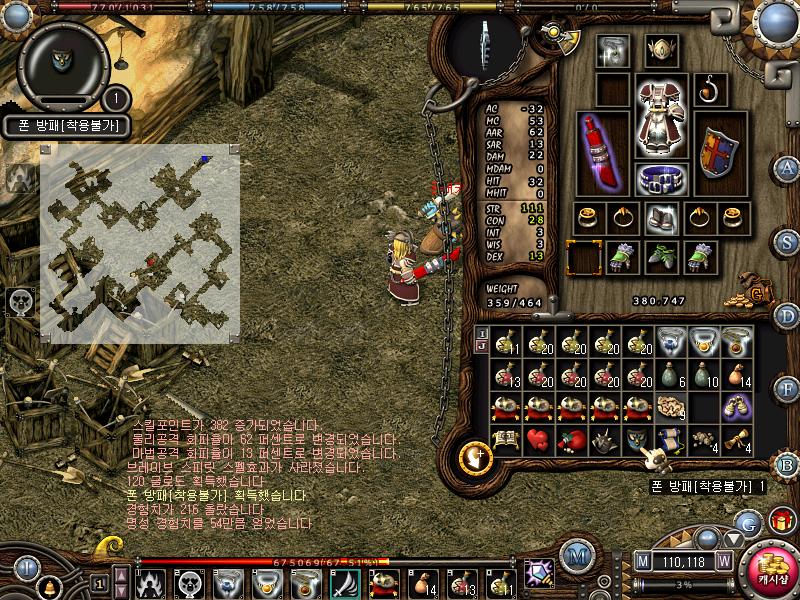Select the orange pouch stack of 14
Image resolution: width=800 pixels, height=600 pixels.
point(736,375)
